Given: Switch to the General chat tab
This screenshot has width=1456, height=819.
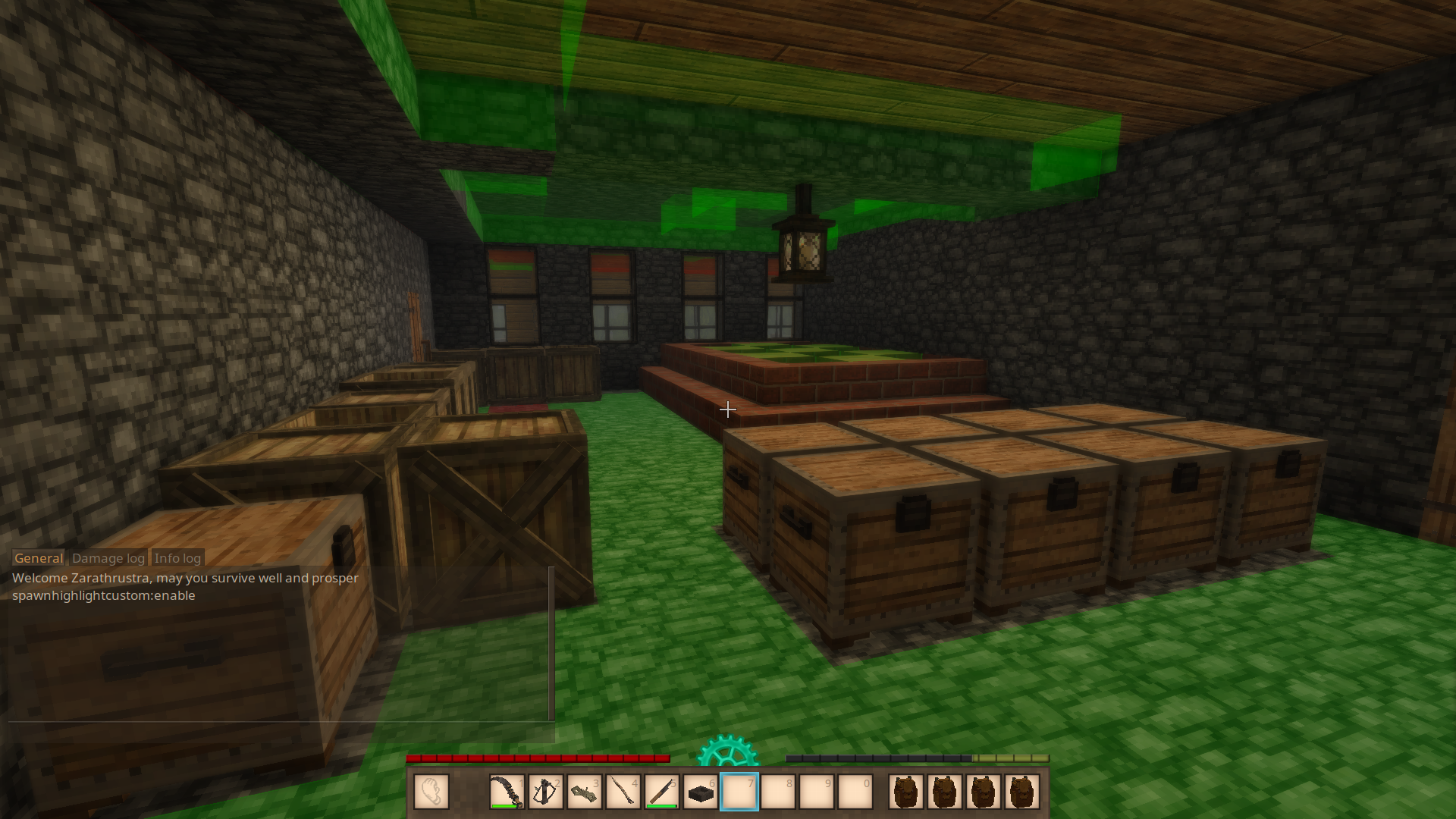Looking at the screenshot, I should (x=39, y=558).
